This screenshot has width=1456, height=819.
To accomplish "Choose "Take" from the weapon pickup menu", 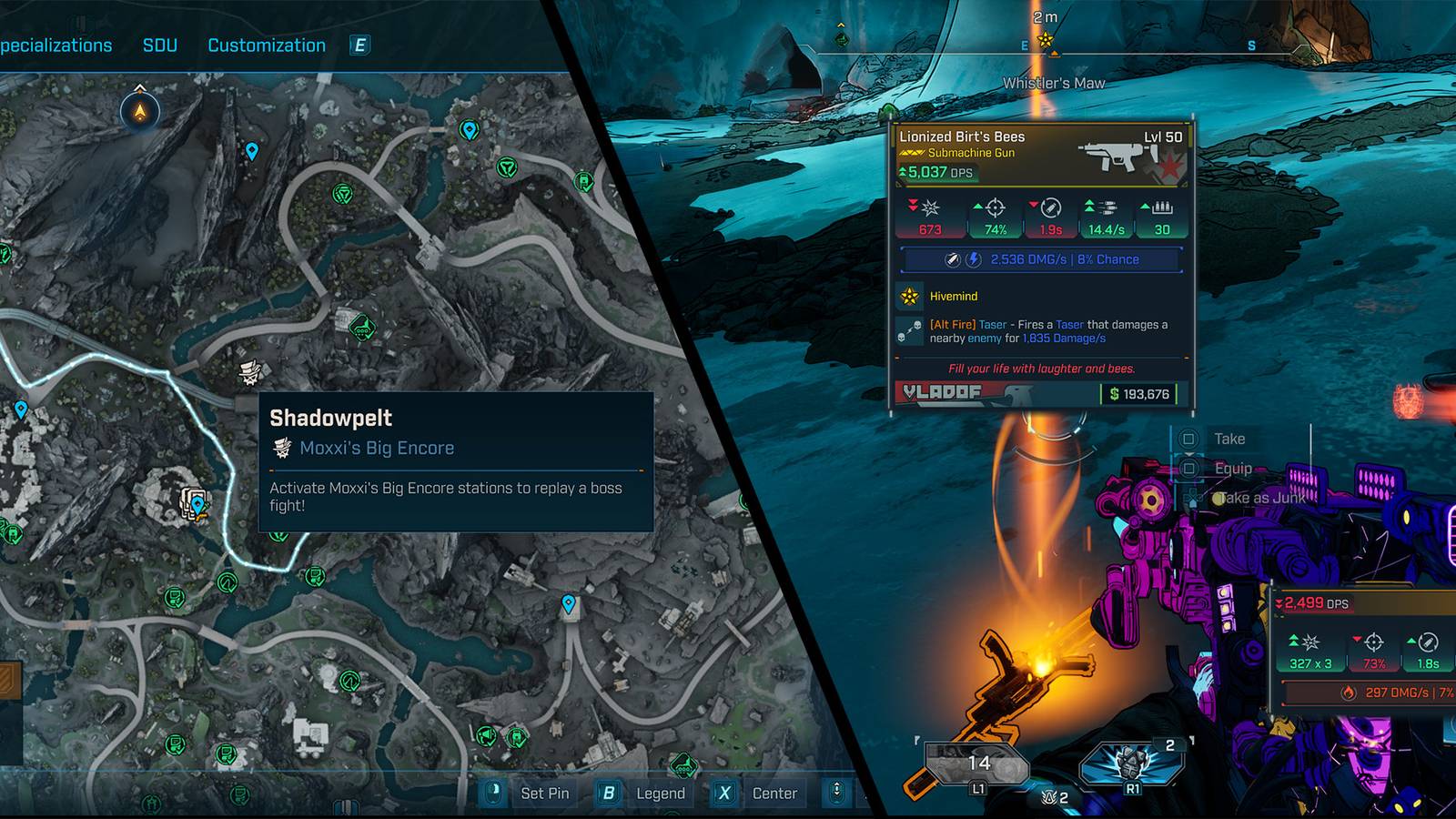I will click(1228, 439).
